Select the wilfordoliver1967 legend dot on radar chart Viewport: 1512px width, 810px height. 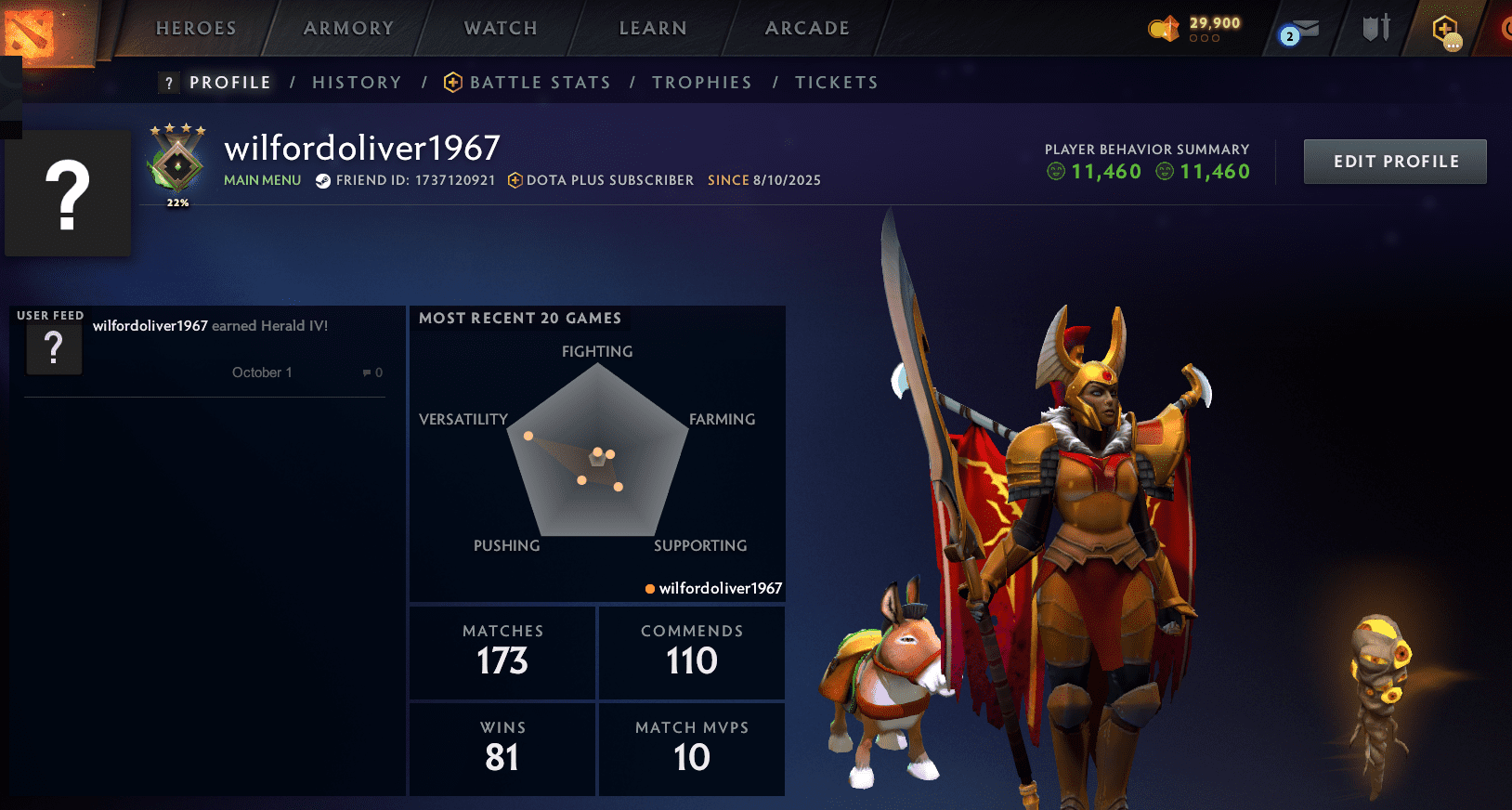point(648,588)
